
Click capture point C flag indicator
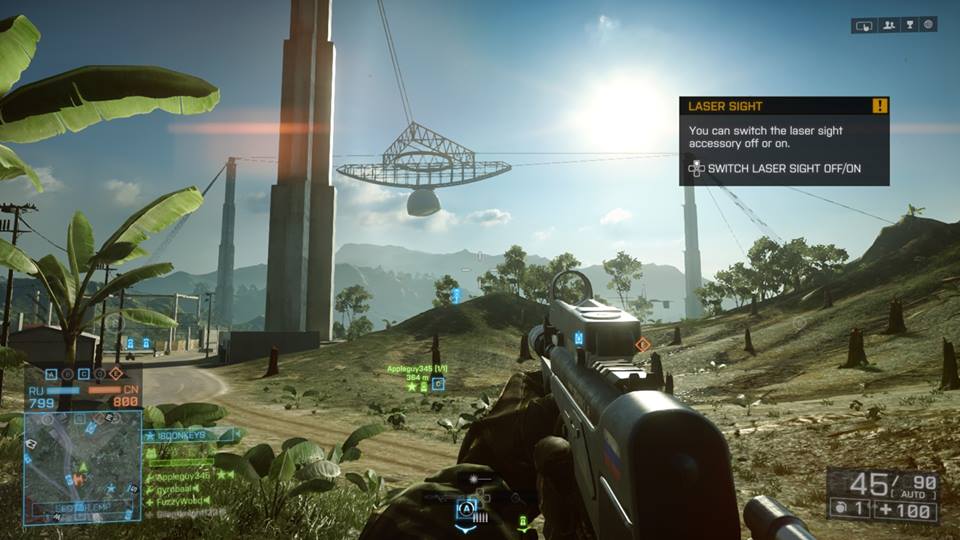(x=83, y=374)
